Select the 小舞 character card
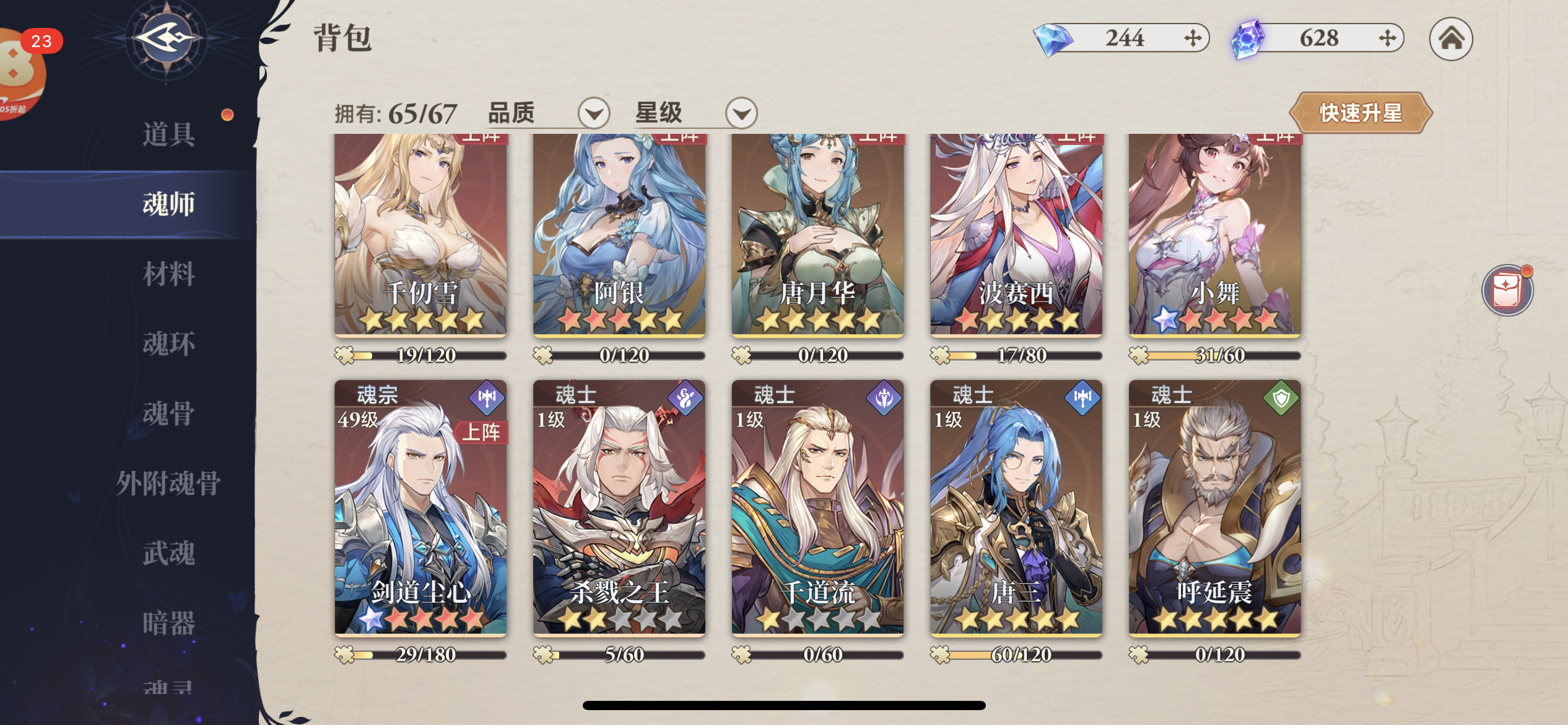Screen dimensions: 1568x725 click(1214, 235)
